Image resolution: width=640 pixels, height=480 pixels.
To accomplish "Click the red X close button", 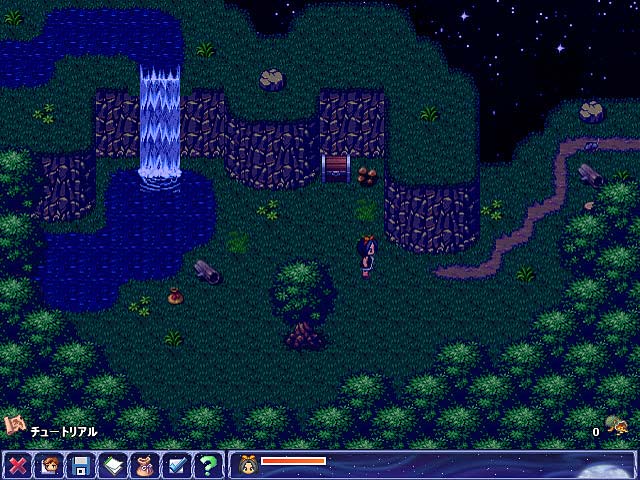I will (17, 465).
